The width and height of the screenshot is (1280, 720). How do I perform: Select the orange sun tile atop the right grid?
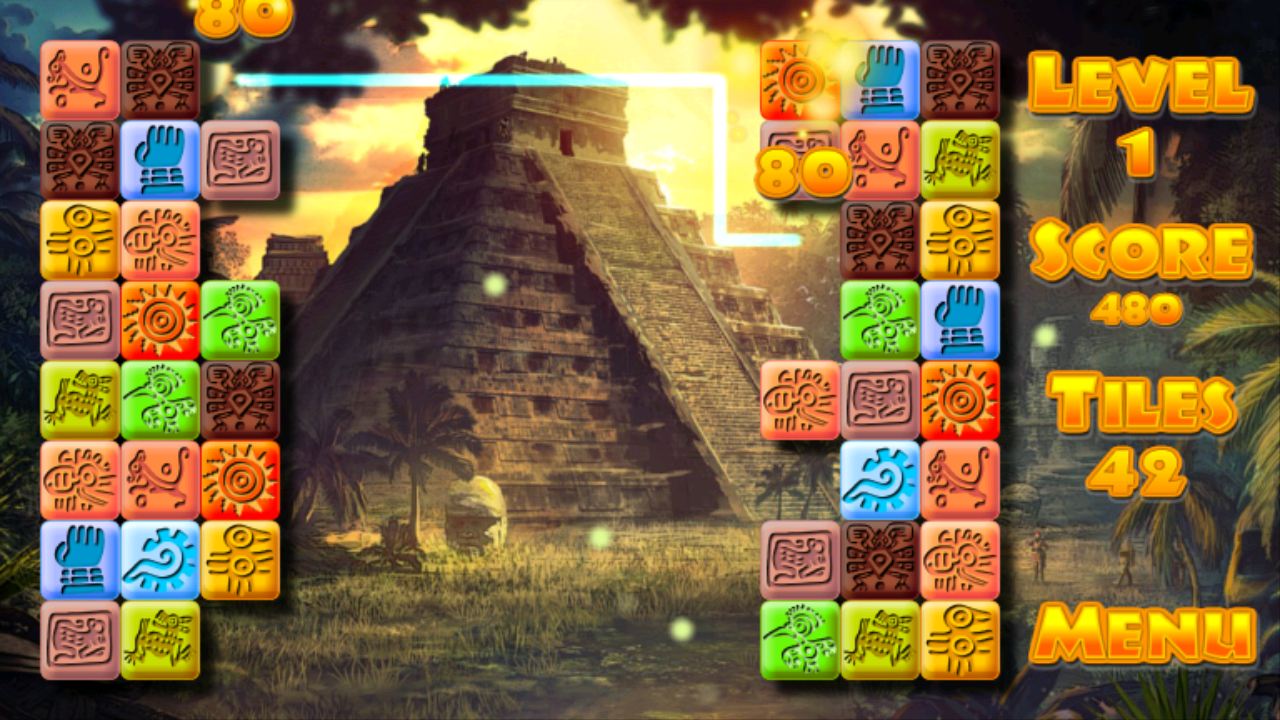[800, 75]
